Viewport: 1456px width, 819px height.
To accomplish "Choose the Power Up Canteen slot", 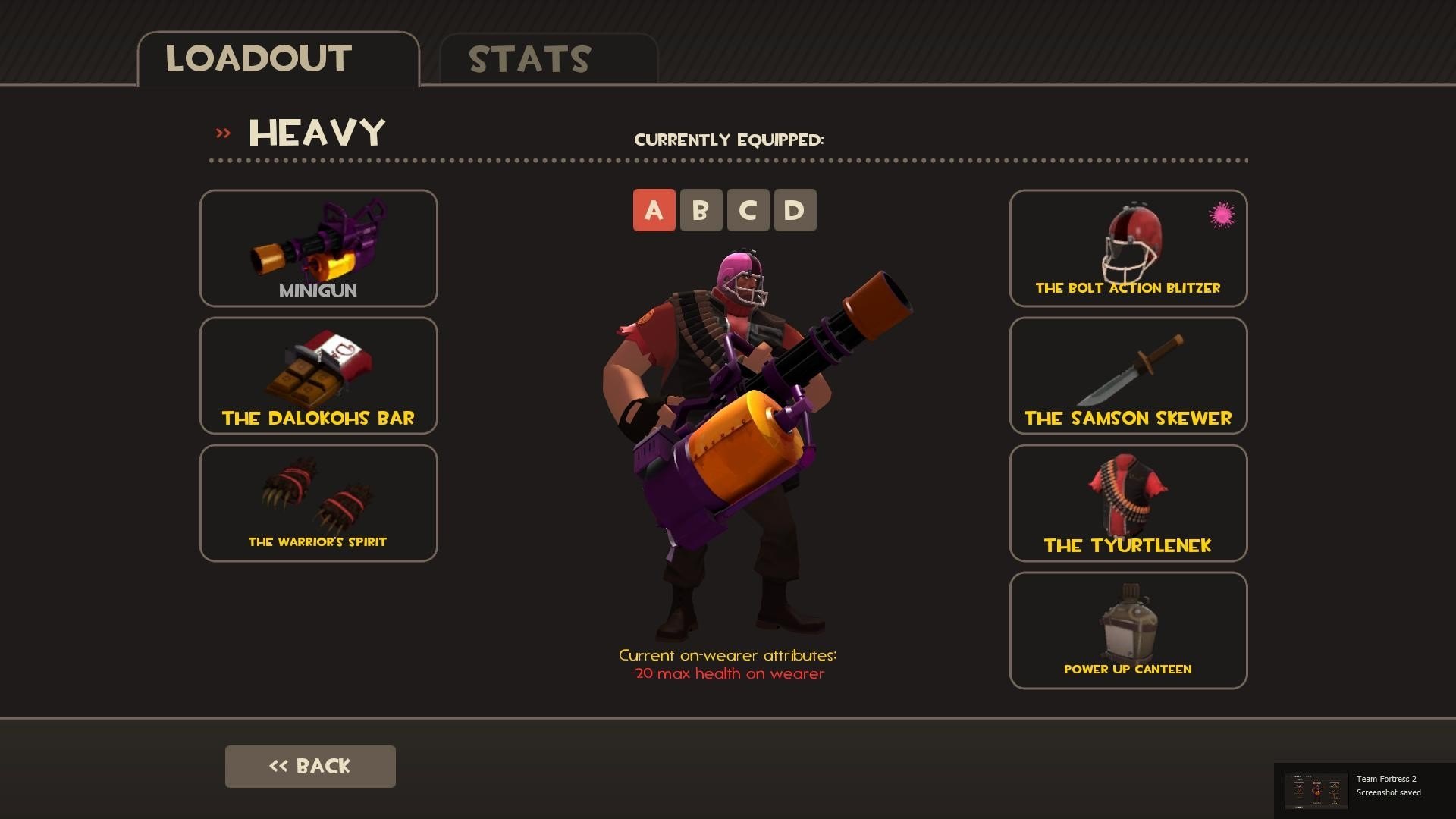I will (x=1128, y=630).
